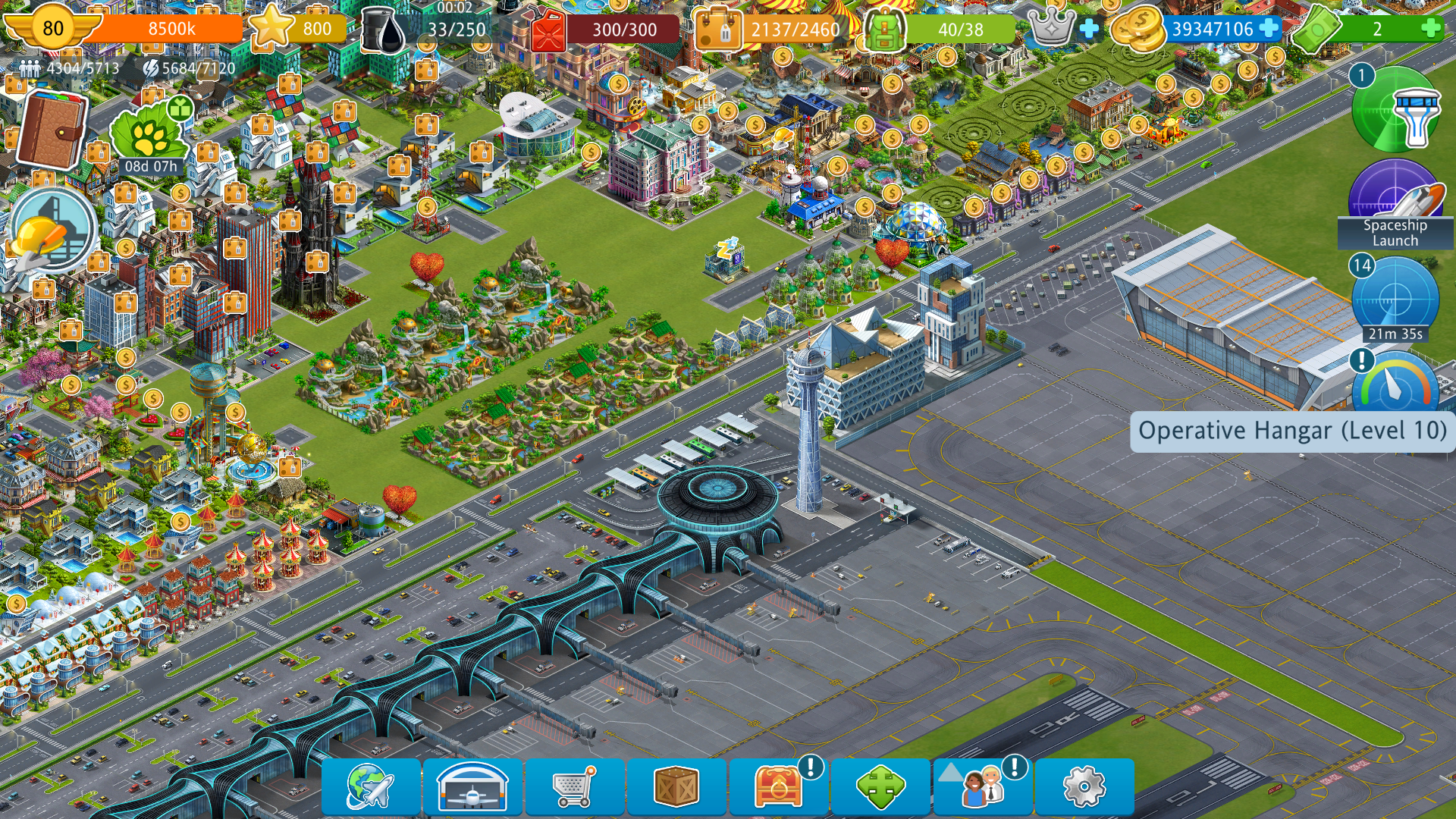Click the level 80 winged badge
This screenshot has height=819, width=1456.
[x=52, y=29]
